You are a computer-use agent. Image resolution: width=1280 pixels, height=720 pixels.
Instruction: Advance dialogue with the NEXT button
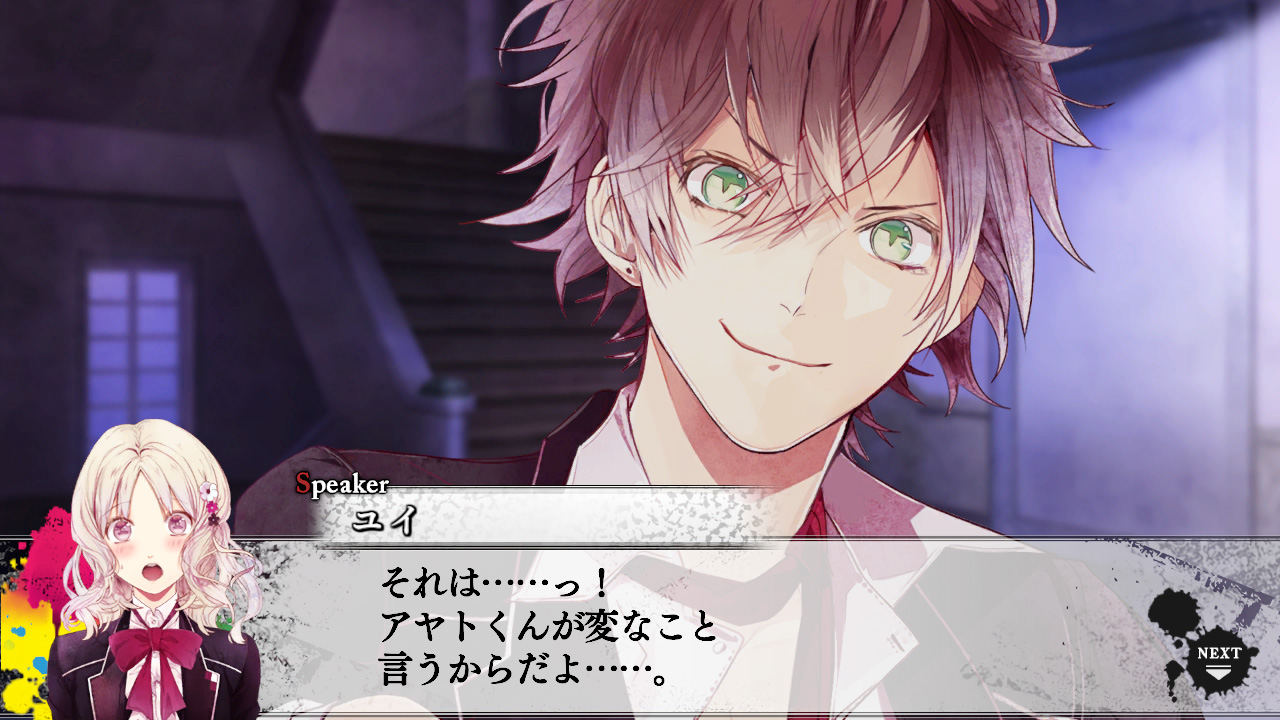1217,657
